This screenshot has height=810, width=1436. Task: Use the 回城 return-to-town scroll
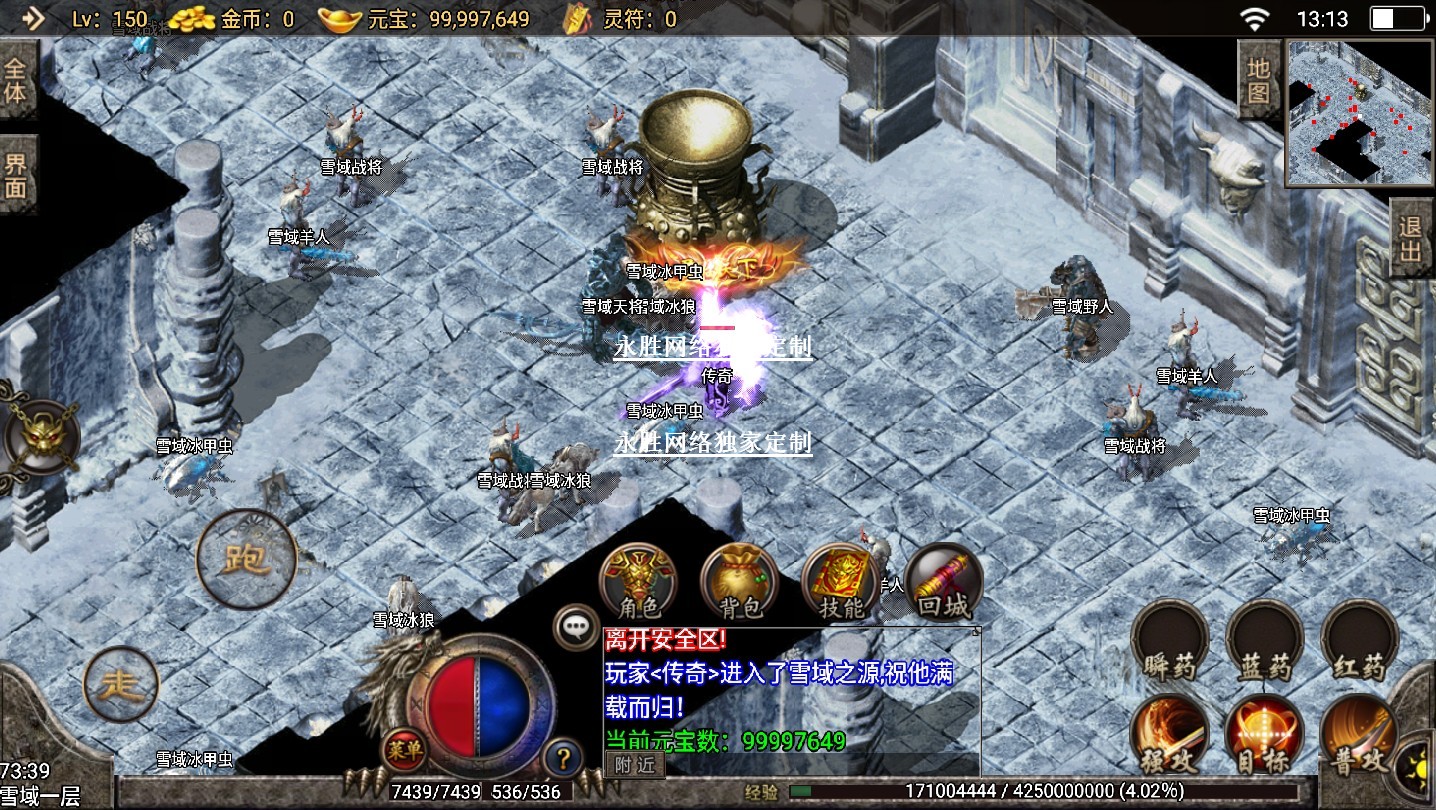pyautogui.click(x=943, y=583)
